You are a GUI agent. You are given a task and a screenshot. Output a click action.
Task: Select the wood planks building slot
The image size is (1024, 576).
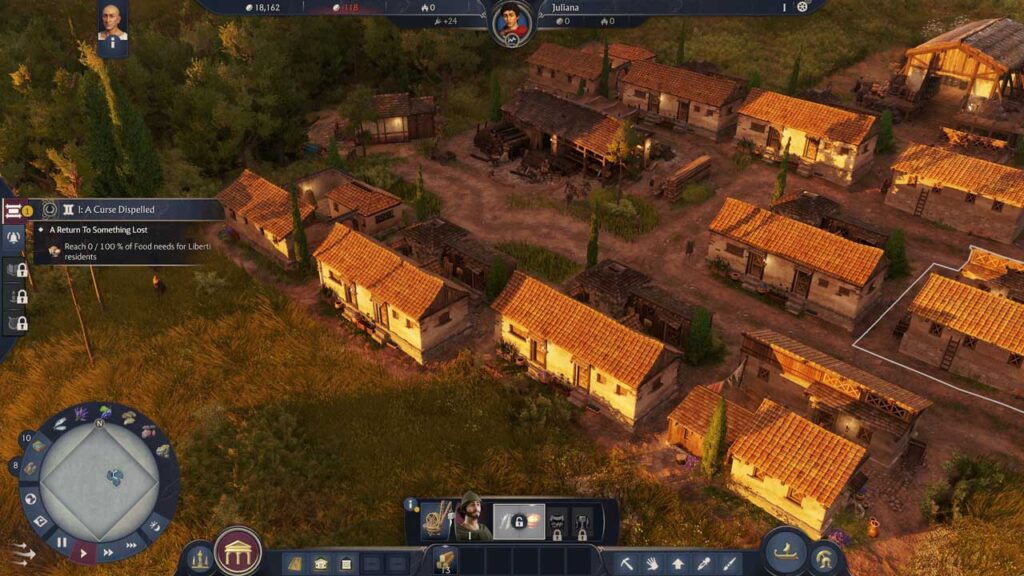pyautogui.click(x=444, y=560)
